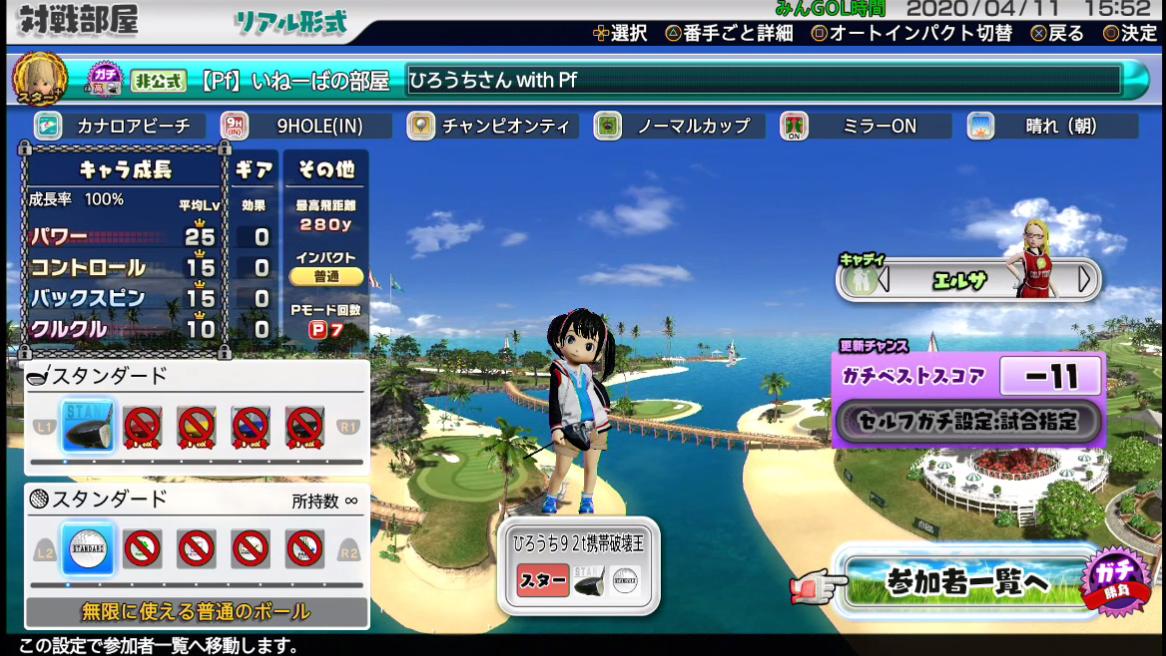Select the room name ひろうちさん with Pf field
Viewport: 1166px width, 656px height.
pyautogui.click(x=764, y=80)
